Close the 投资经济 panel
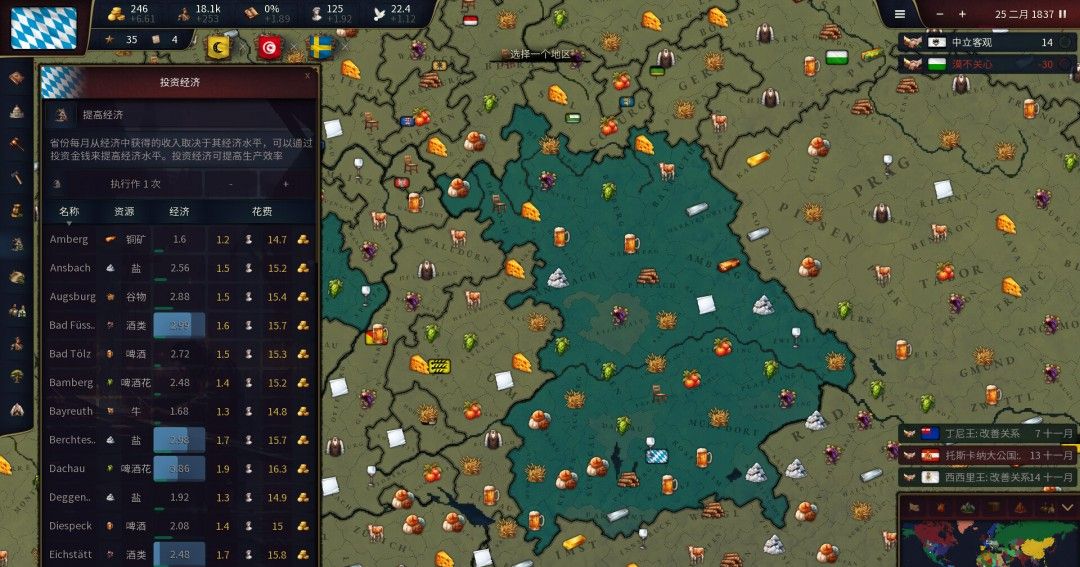 [307, 73]
